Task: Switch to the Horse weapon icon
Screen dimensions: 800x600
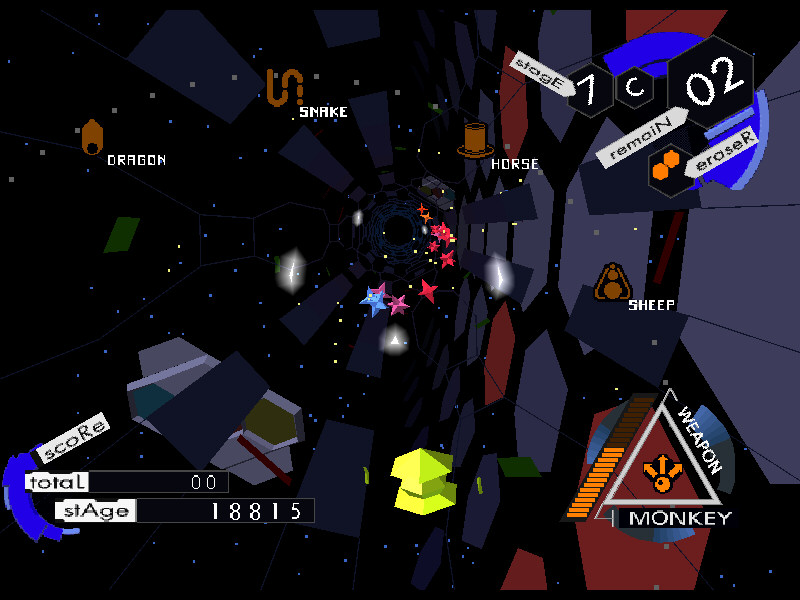Action: coord(476,140)
